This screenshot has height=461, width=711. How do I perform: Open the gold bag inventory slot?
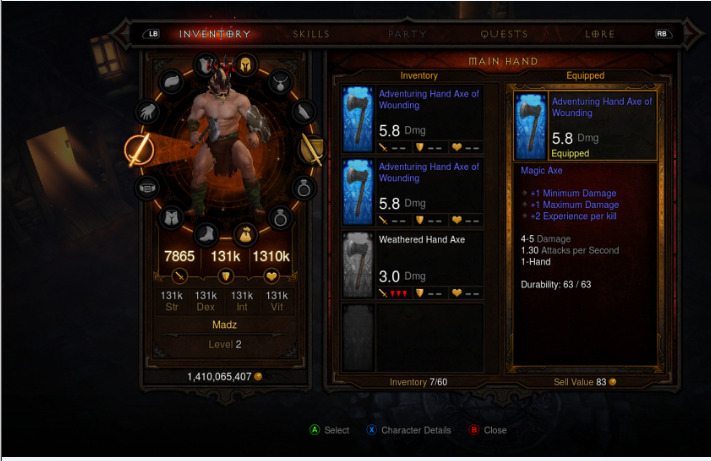pos(245,235)
